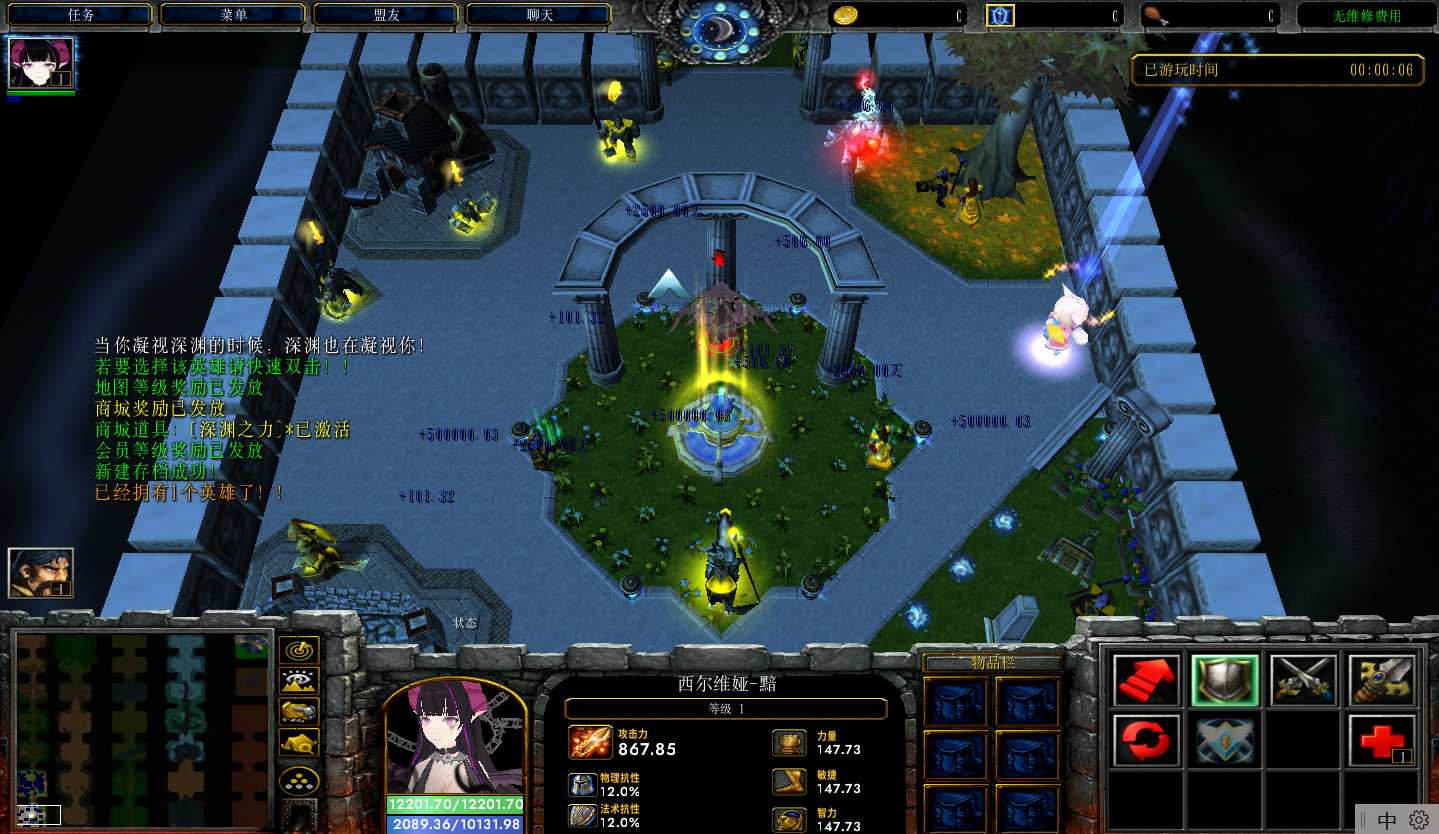
Task: Activate the minimap signal ping button
Action: click(299, 650)
